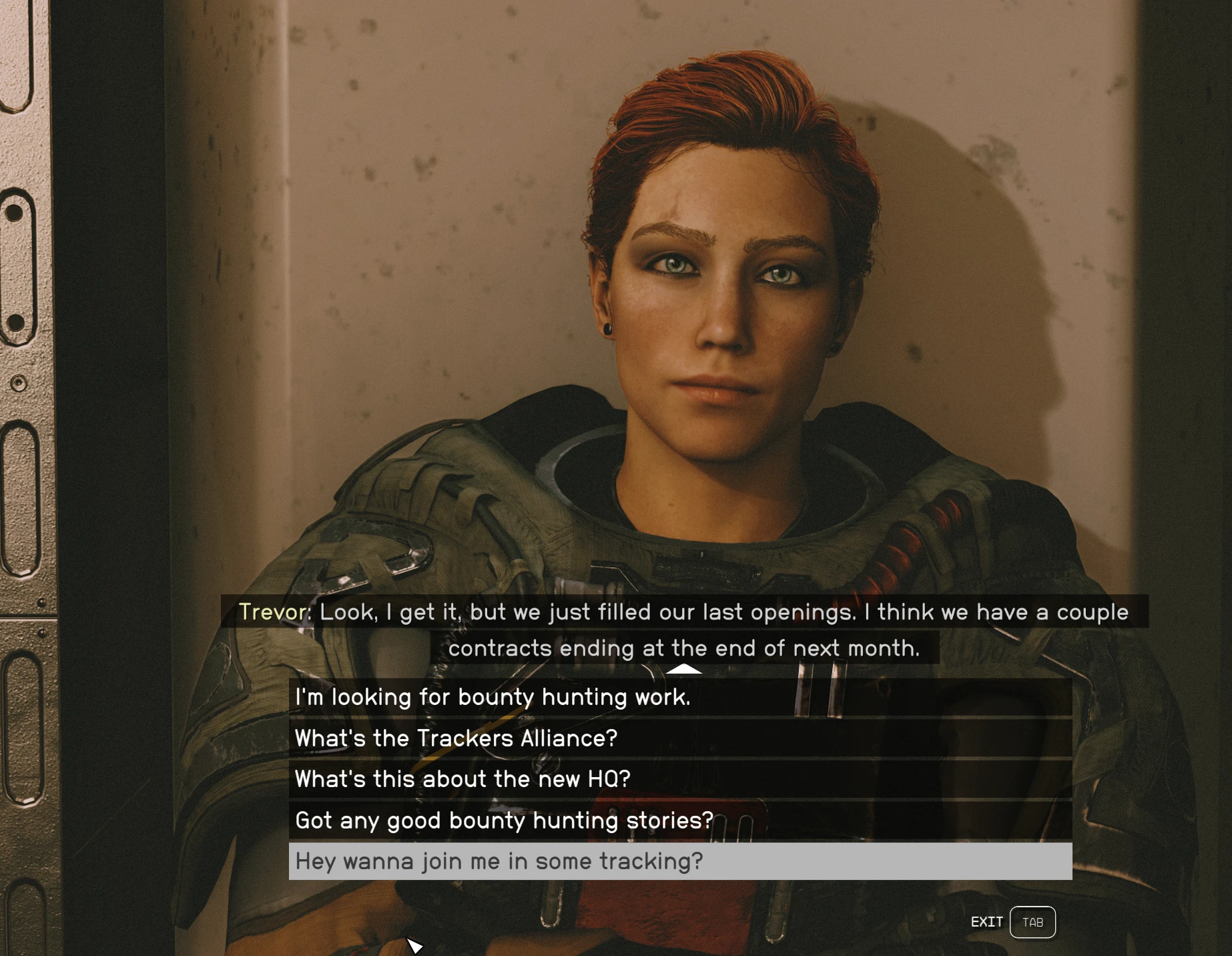Choose "Hey wanna join me in some tracking?"
The width and height of the screenshot is (1232, 956).
pyautogui.click(x=679, y=861)
